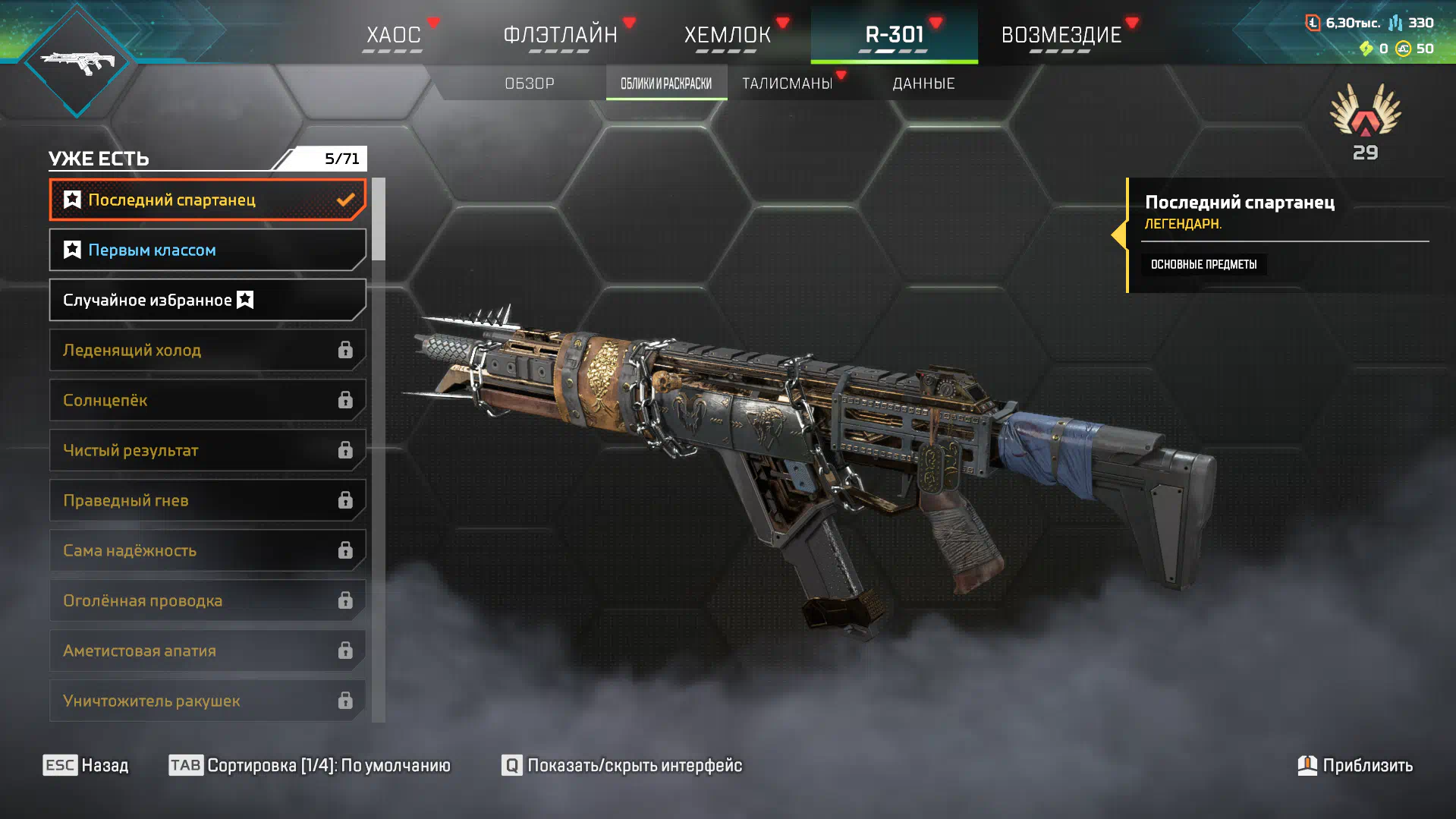Select the ОБЛИКИ И РАСКРАСКИ sub-tab
1456x819 pixels.
click(x=666, y=83)
